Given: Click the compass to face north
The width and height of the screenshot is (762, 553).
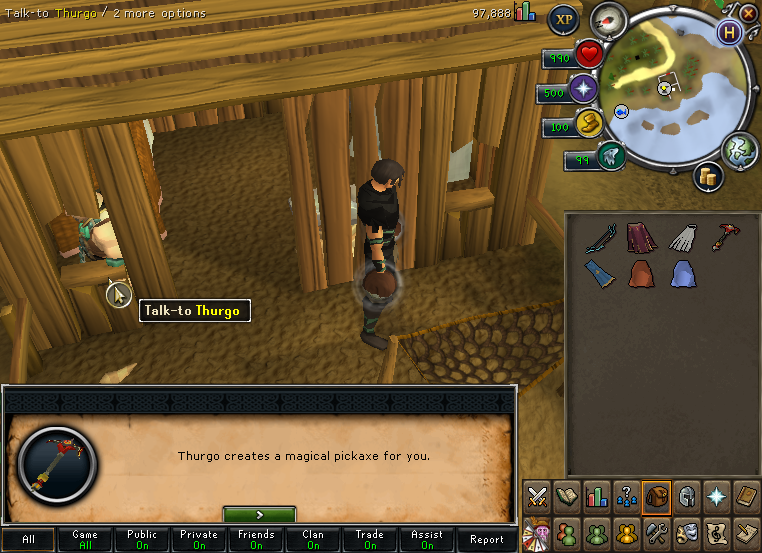Looking at the screenshot, I should click(608, 19).
